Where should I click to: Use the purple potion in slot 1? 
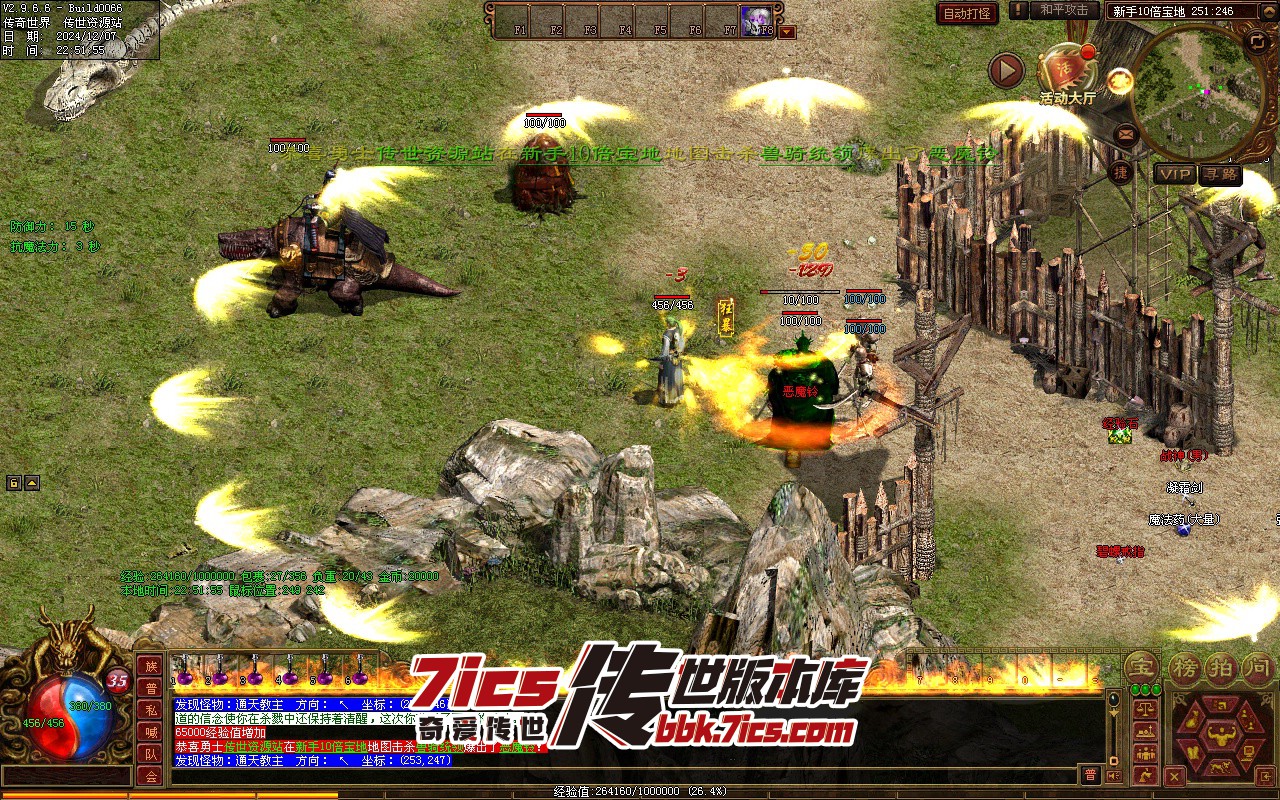[185, 674]
